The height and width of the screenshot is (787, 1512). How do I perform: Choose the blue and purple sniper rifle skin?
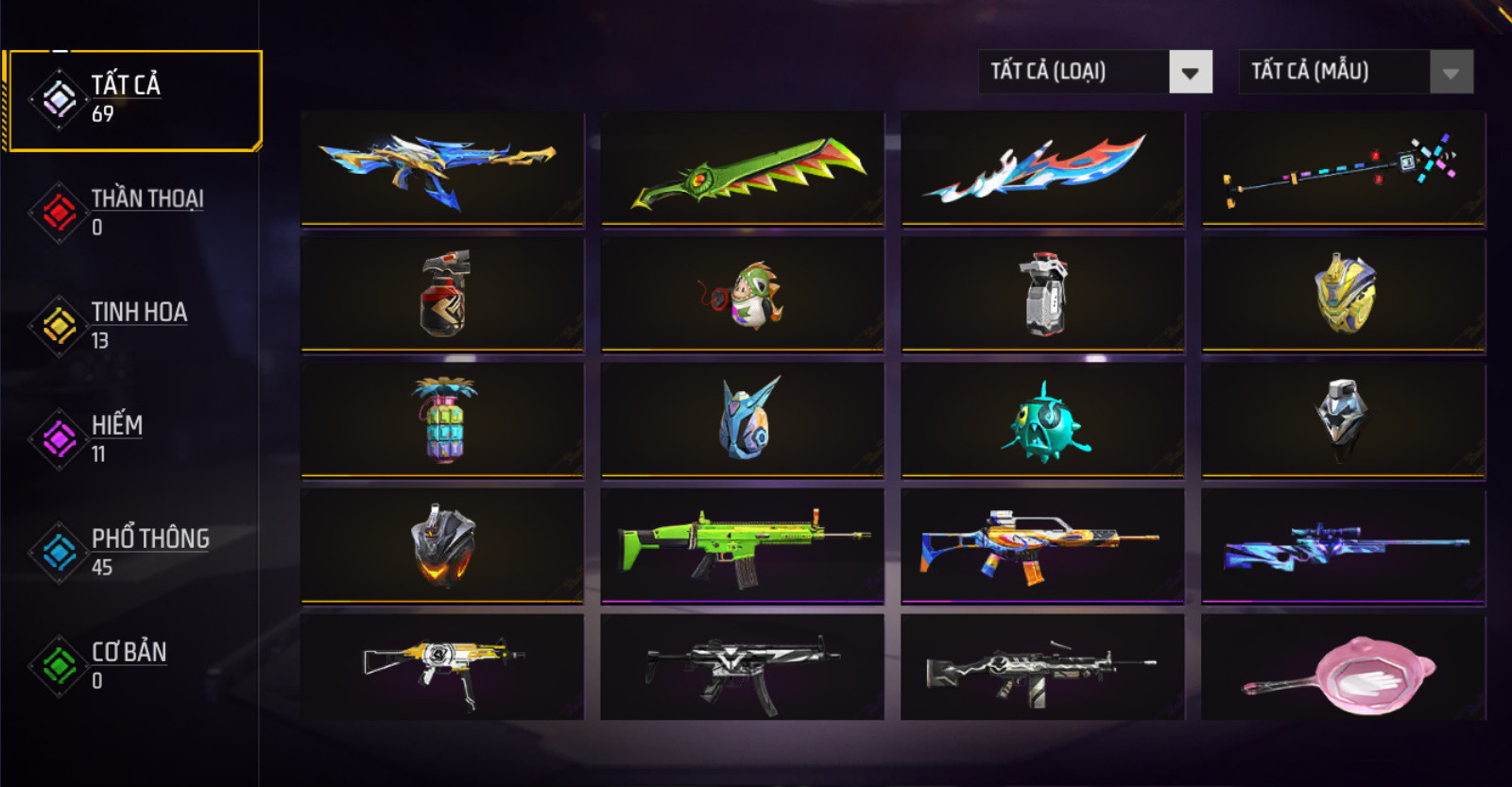[1343, 545]
